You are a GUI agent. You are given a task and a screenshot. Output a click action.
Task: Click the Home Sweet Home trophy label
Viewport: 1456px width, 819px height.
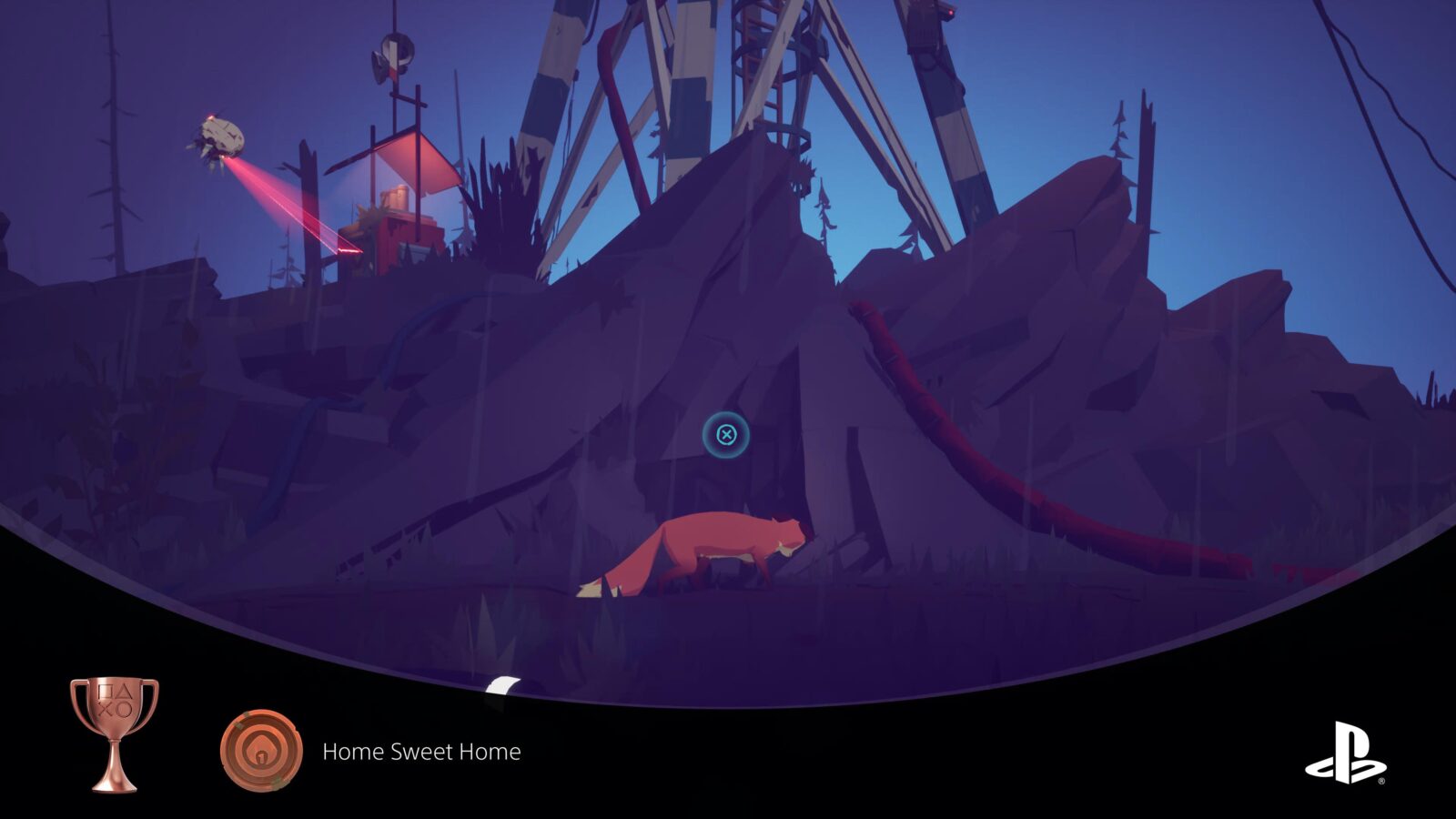[421, 753]
